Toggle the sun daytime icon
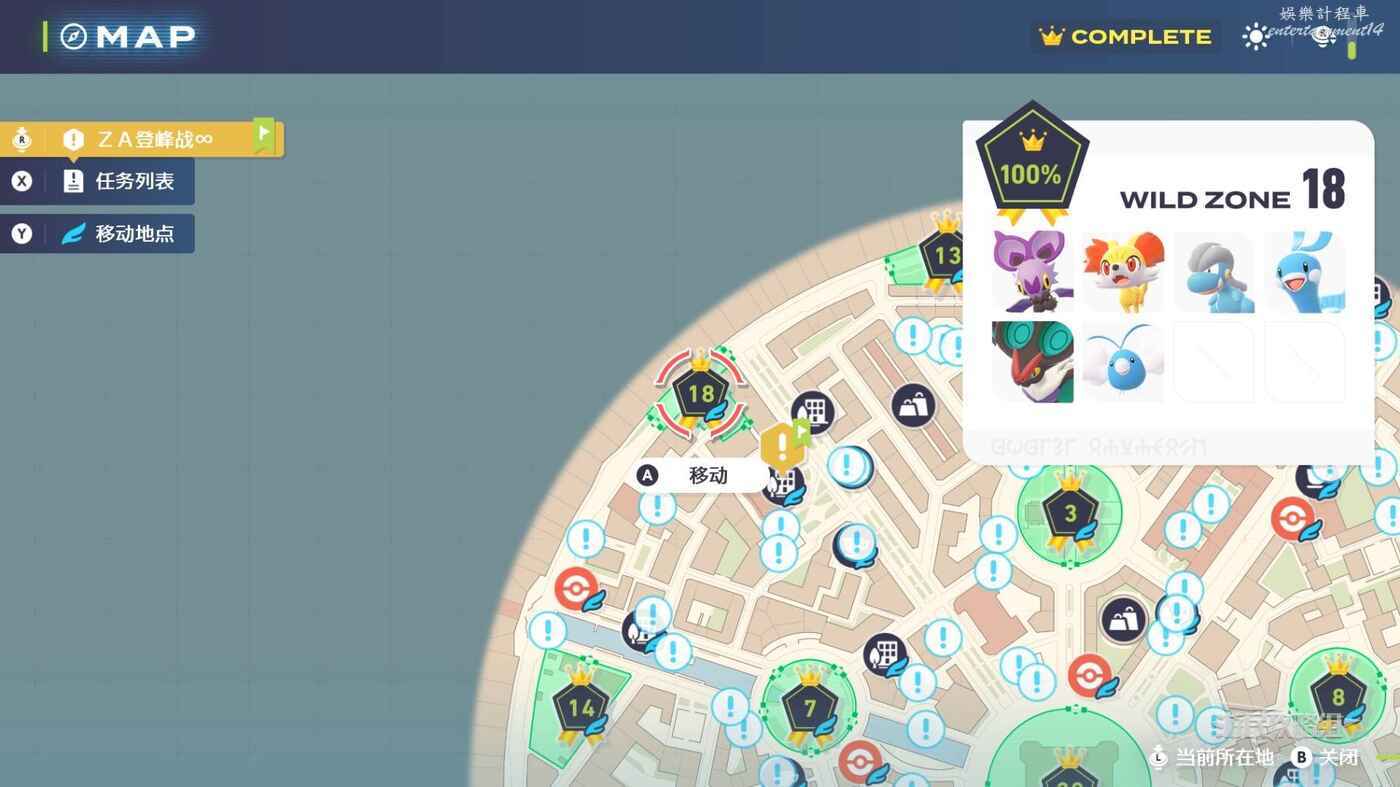 click(1255, 37)
